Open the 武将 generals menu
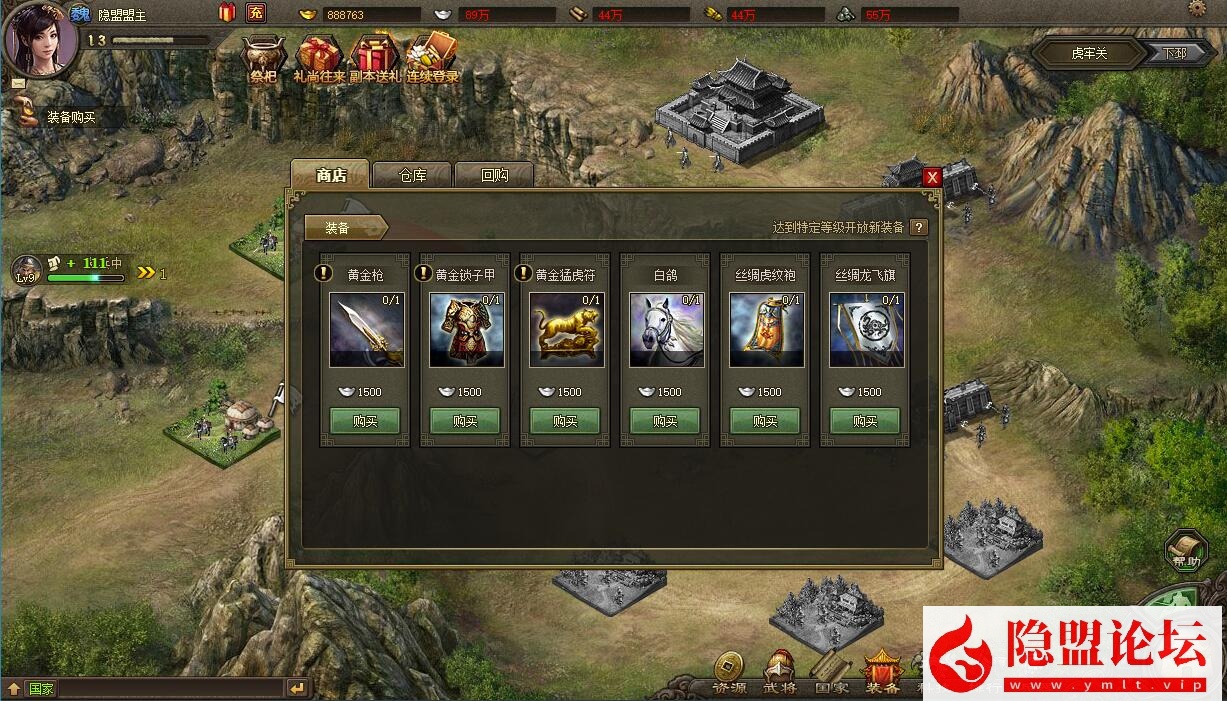This screenshot has width=1227, height=701. pos(780,673)
